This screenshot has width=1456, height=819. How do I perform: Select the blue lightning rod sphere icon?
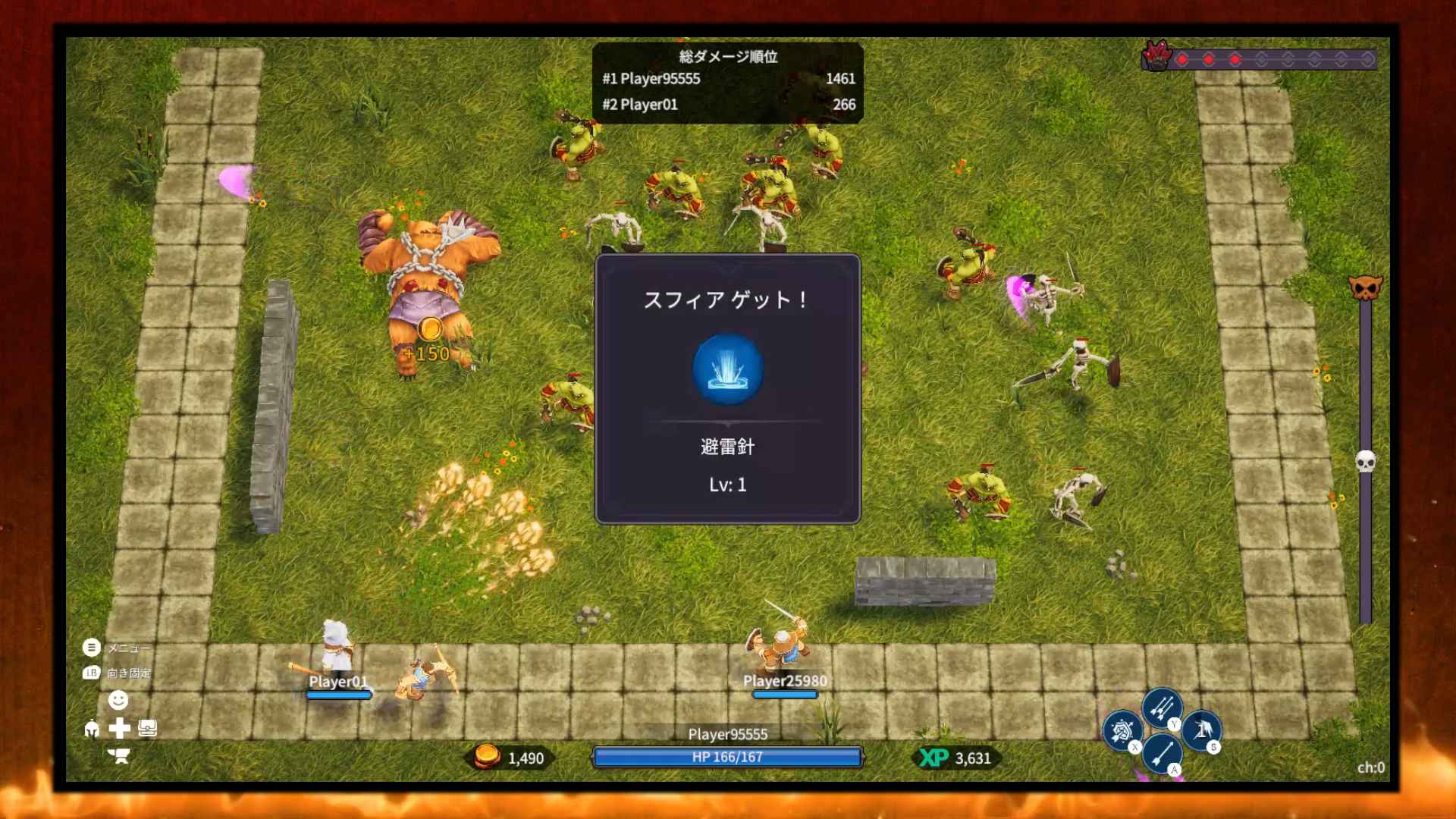click(727, 370)
